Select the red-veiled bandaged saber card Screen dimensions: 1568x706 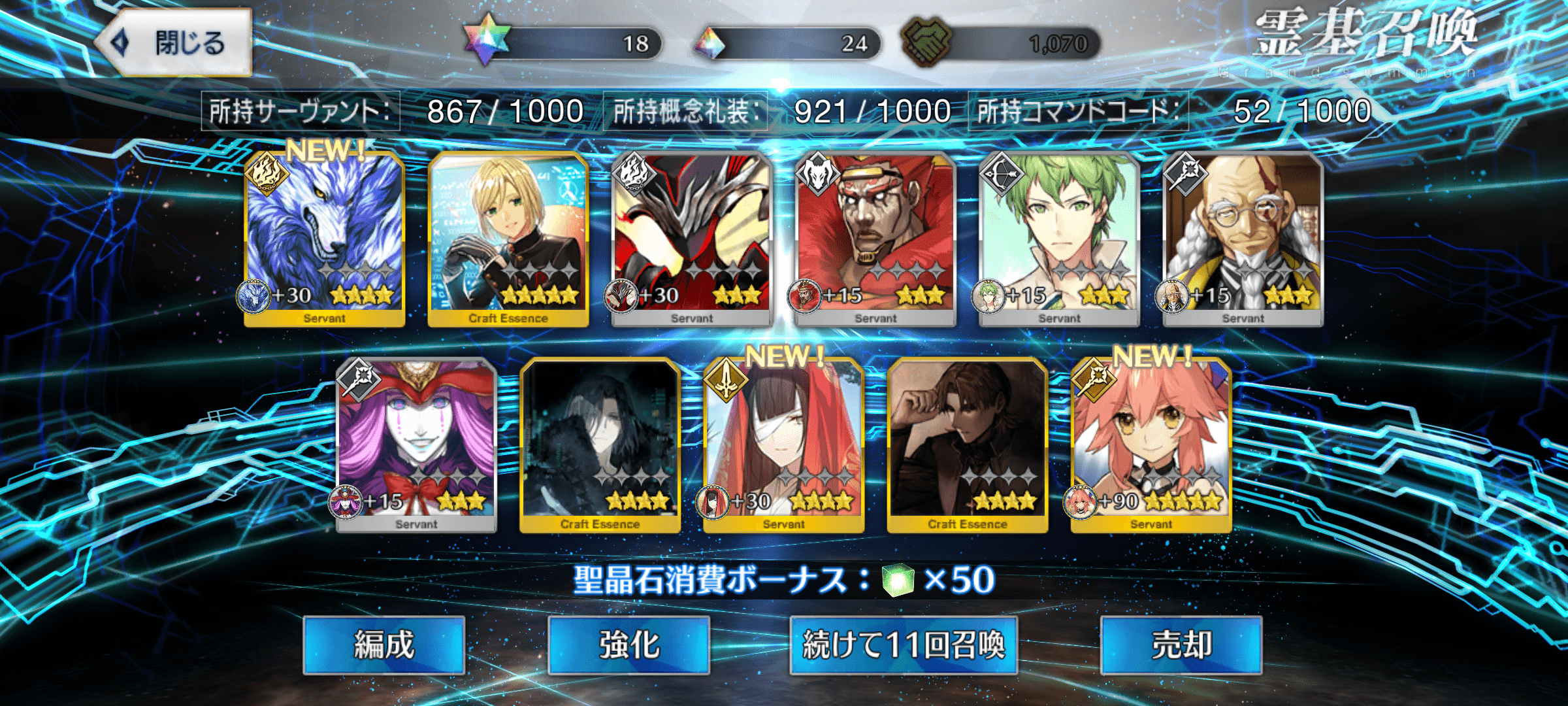784,445
